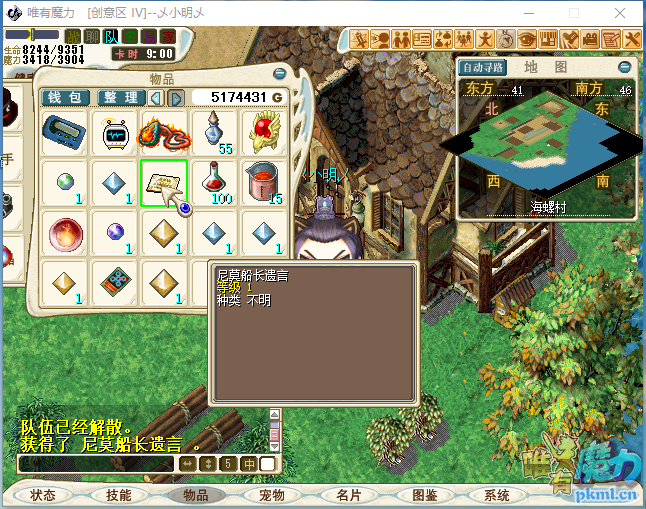
Task: Open the 钱包 wallet button
Action: pos(65,97)
